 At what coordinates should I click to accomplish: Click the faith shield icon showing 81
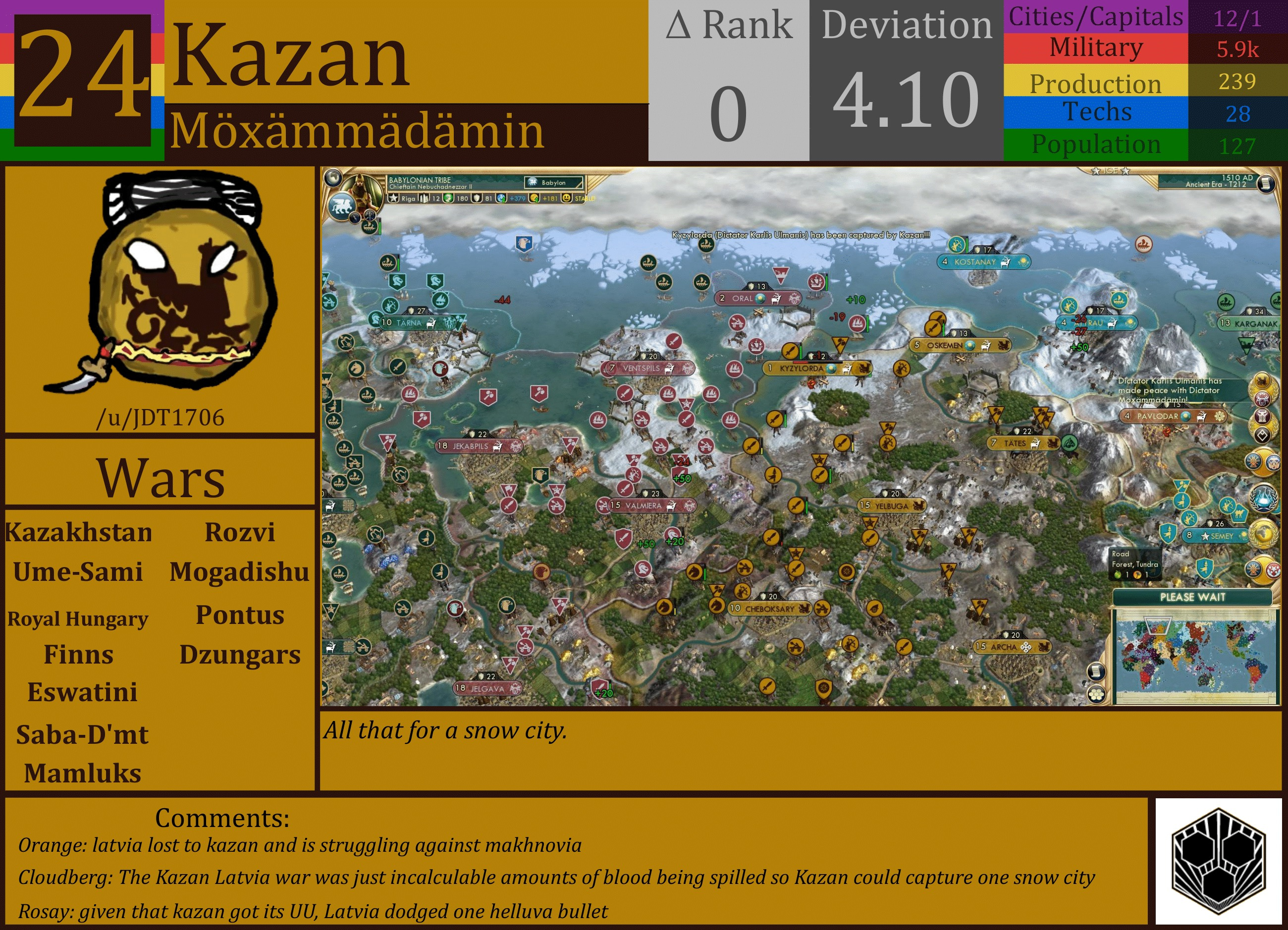point(478,199)
